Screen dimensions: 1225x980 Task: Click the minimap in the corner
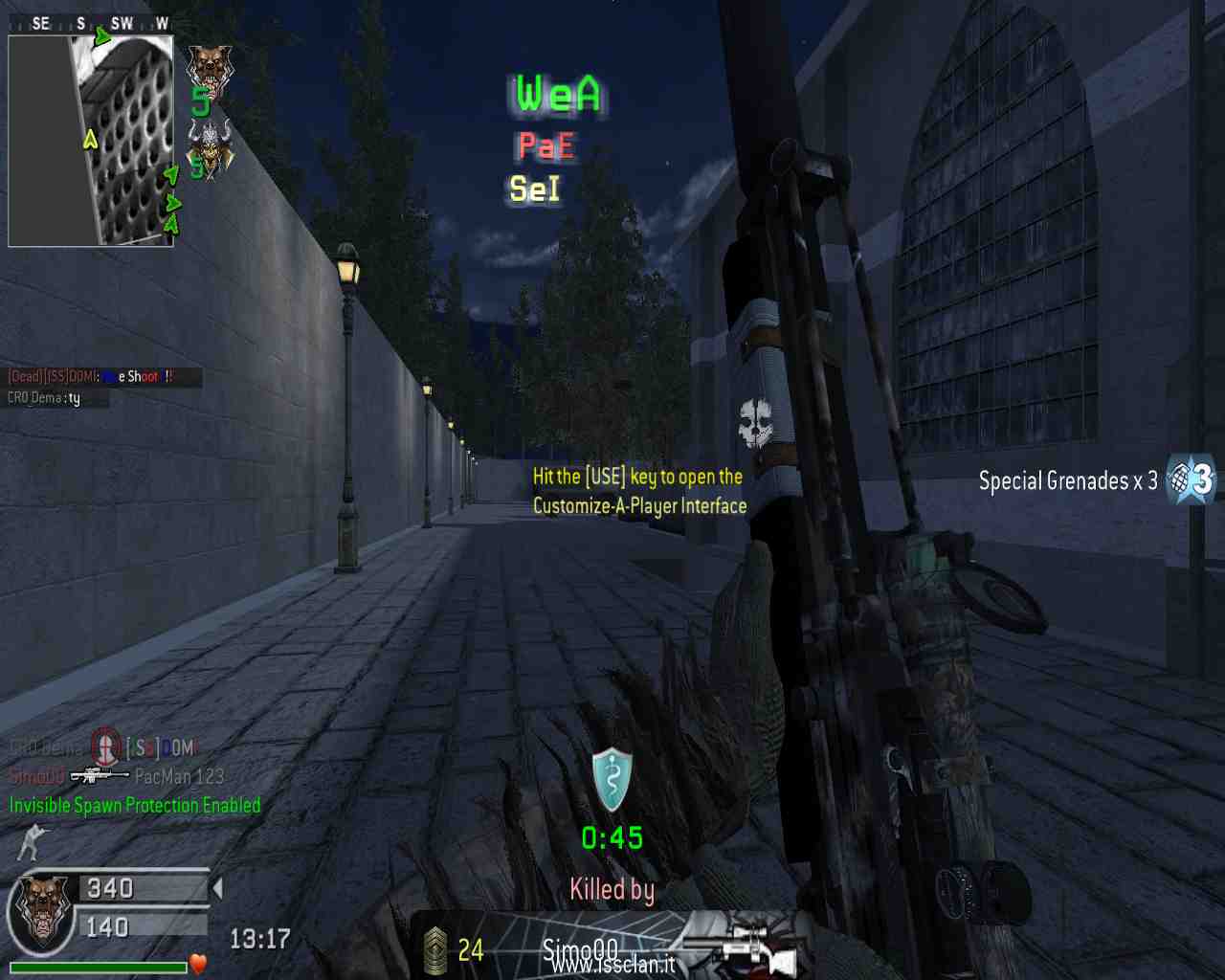click(x=91, y=141)
